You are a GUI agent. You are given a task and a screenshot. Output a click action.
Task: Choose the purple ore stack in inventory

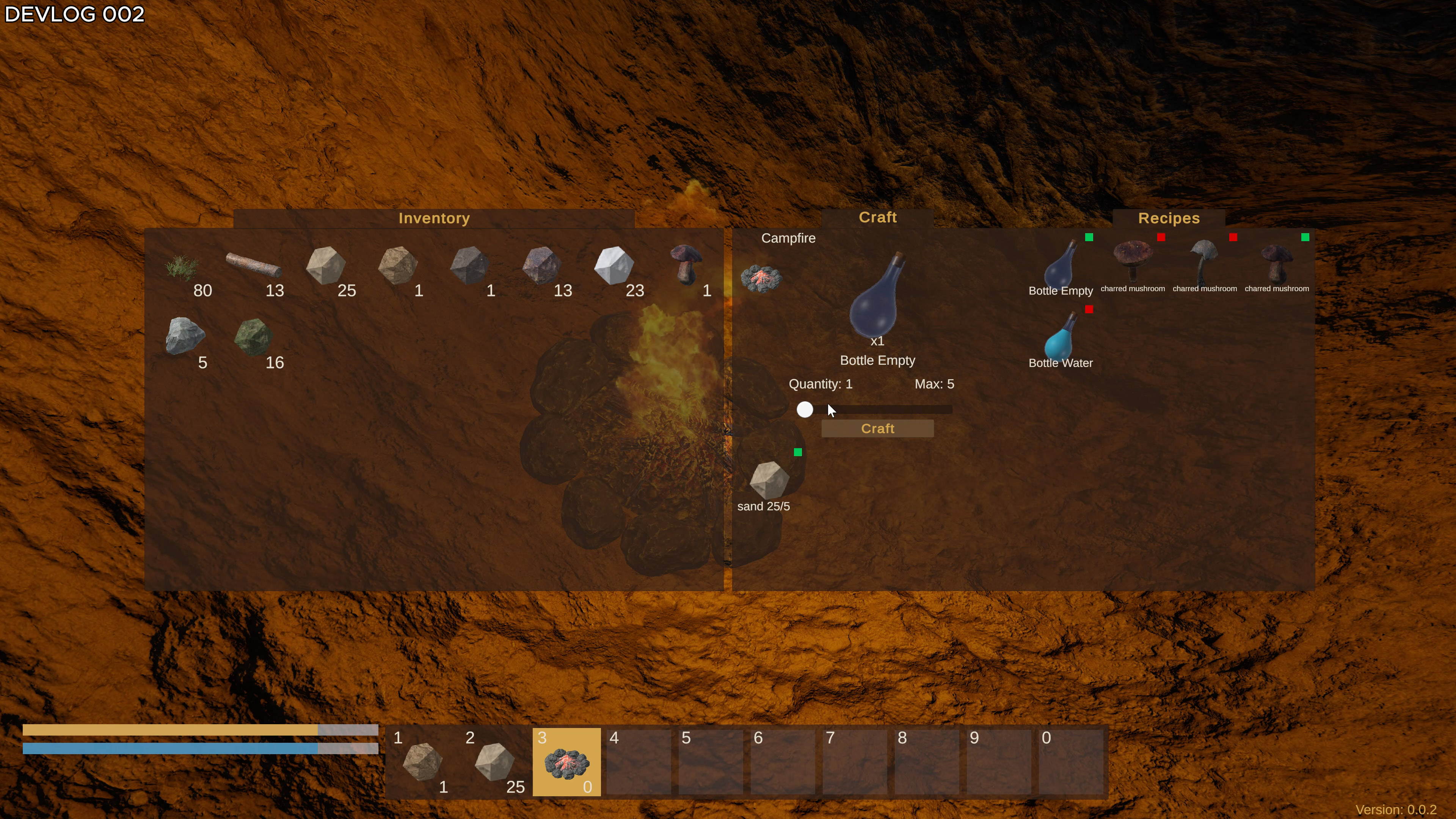pos(541,266)
